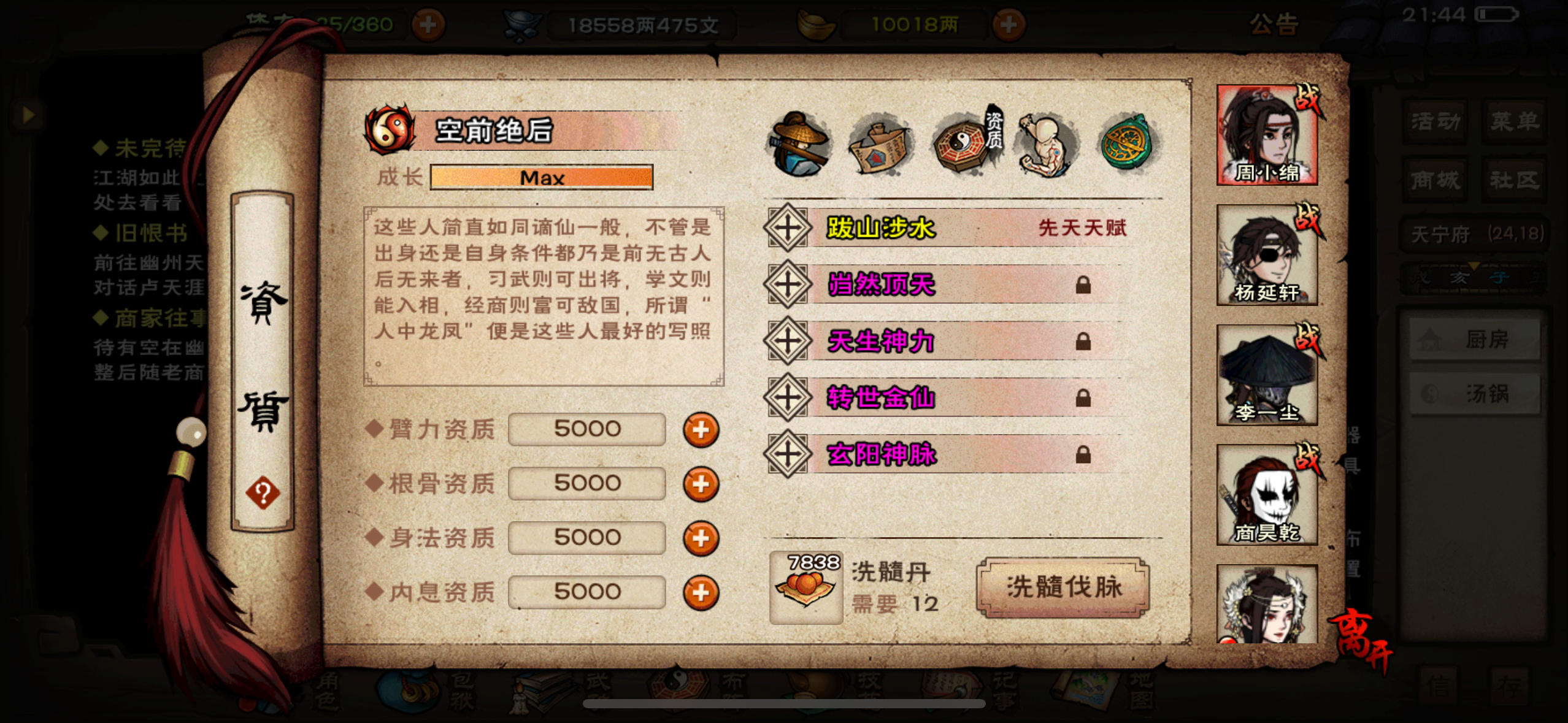The image size is (1568, 723).
Task: Select 李一尘 character portrait
Action: click(x=1267, y=374)
